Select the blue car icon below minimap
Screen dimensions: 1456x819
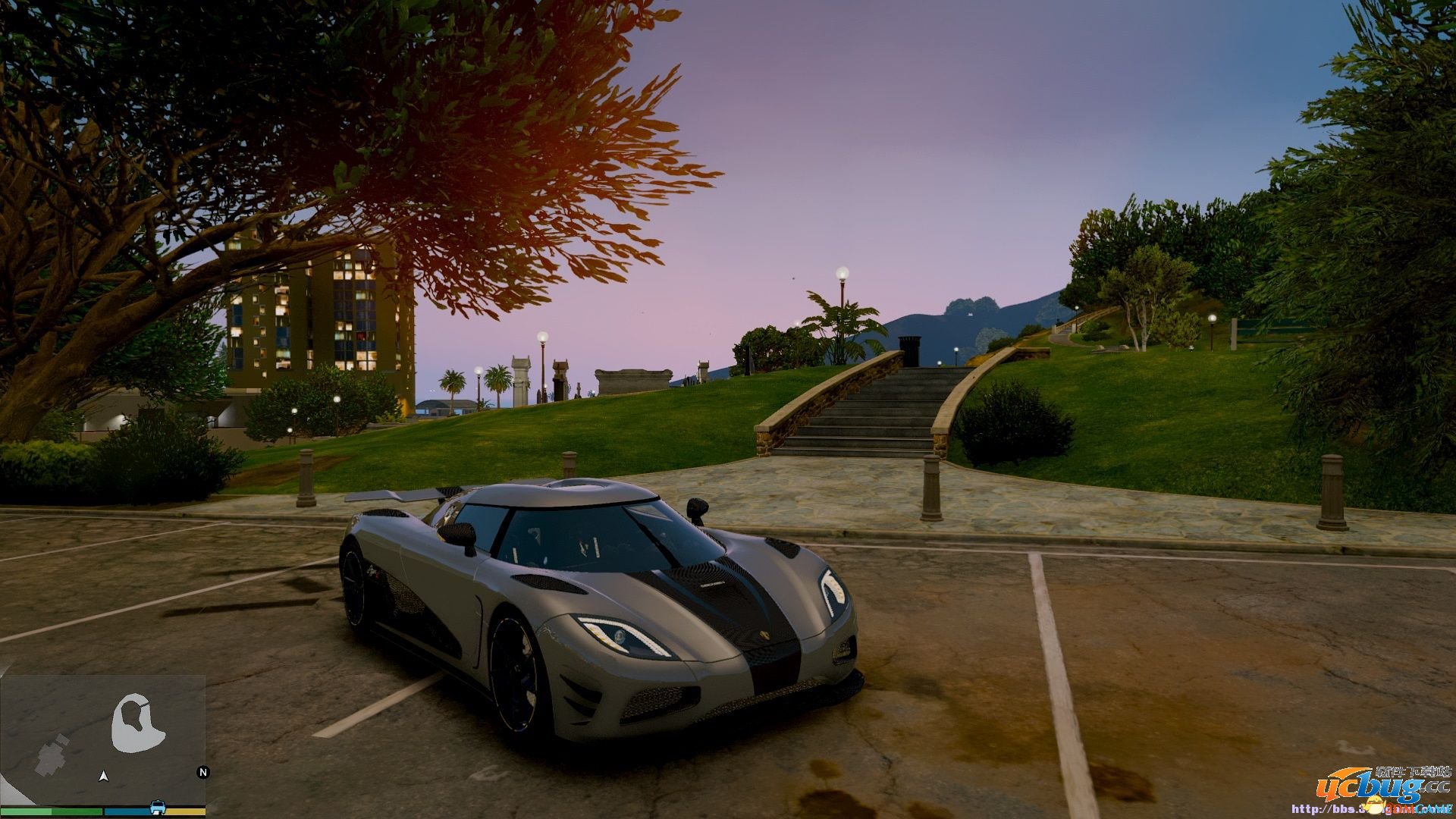coord(158,806)
